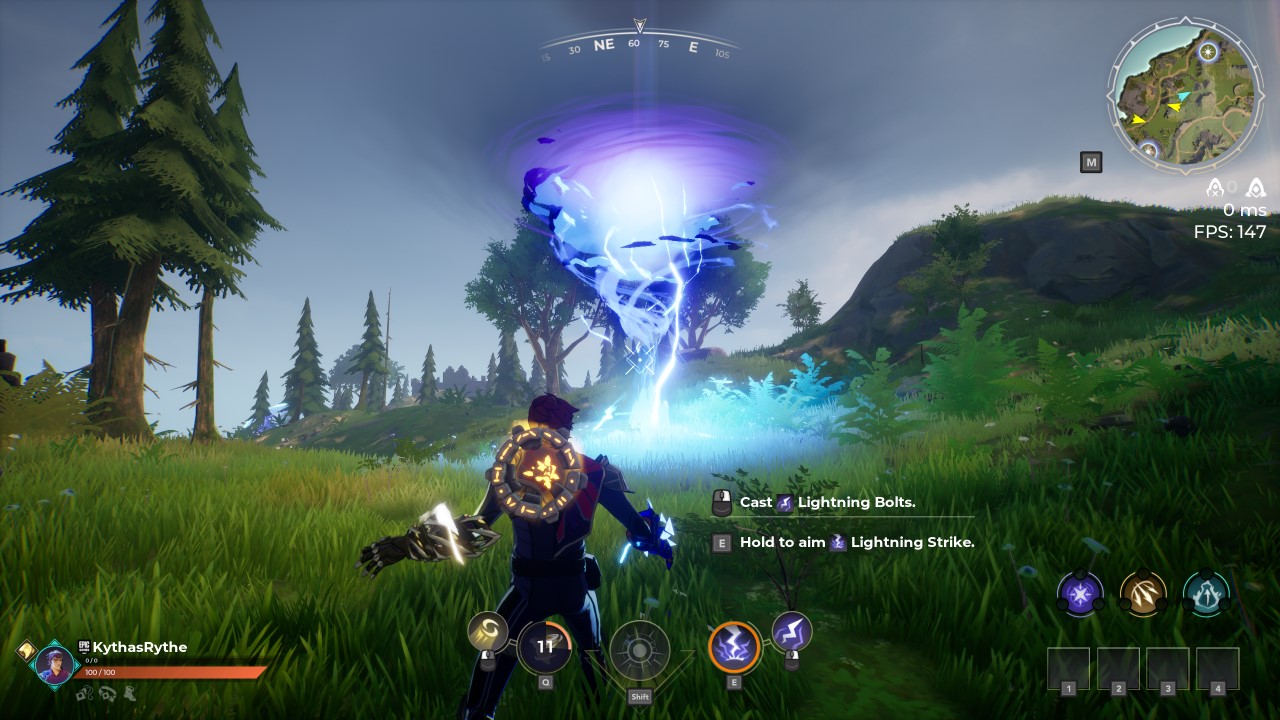Select the boots equipment slot icon
Screen dimensions: 1280x720
pos(129,694)
